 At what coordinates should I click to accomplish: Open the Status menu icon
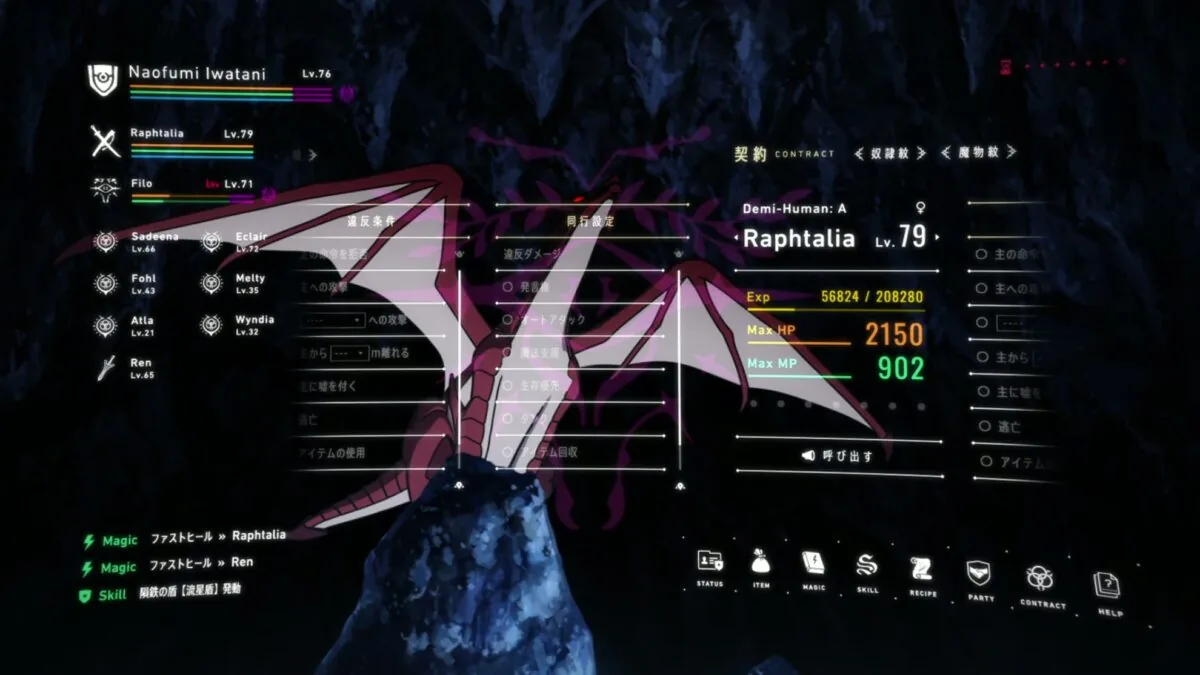coord(710,564)
